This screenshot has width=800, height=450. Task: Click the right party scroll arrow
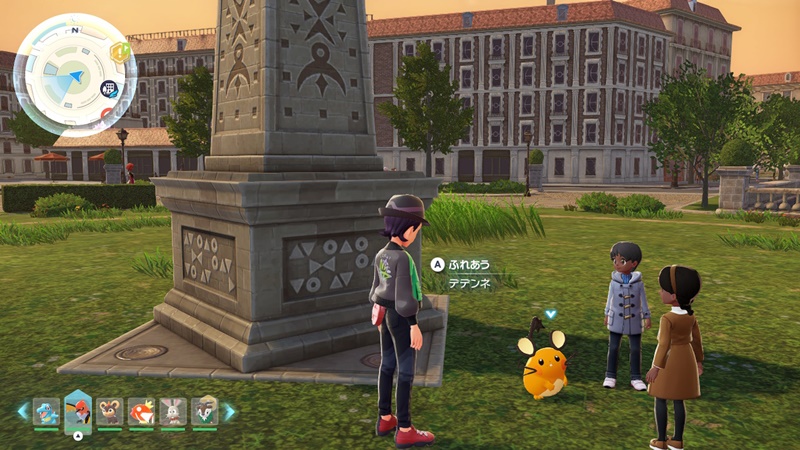[x=229, y=411]
